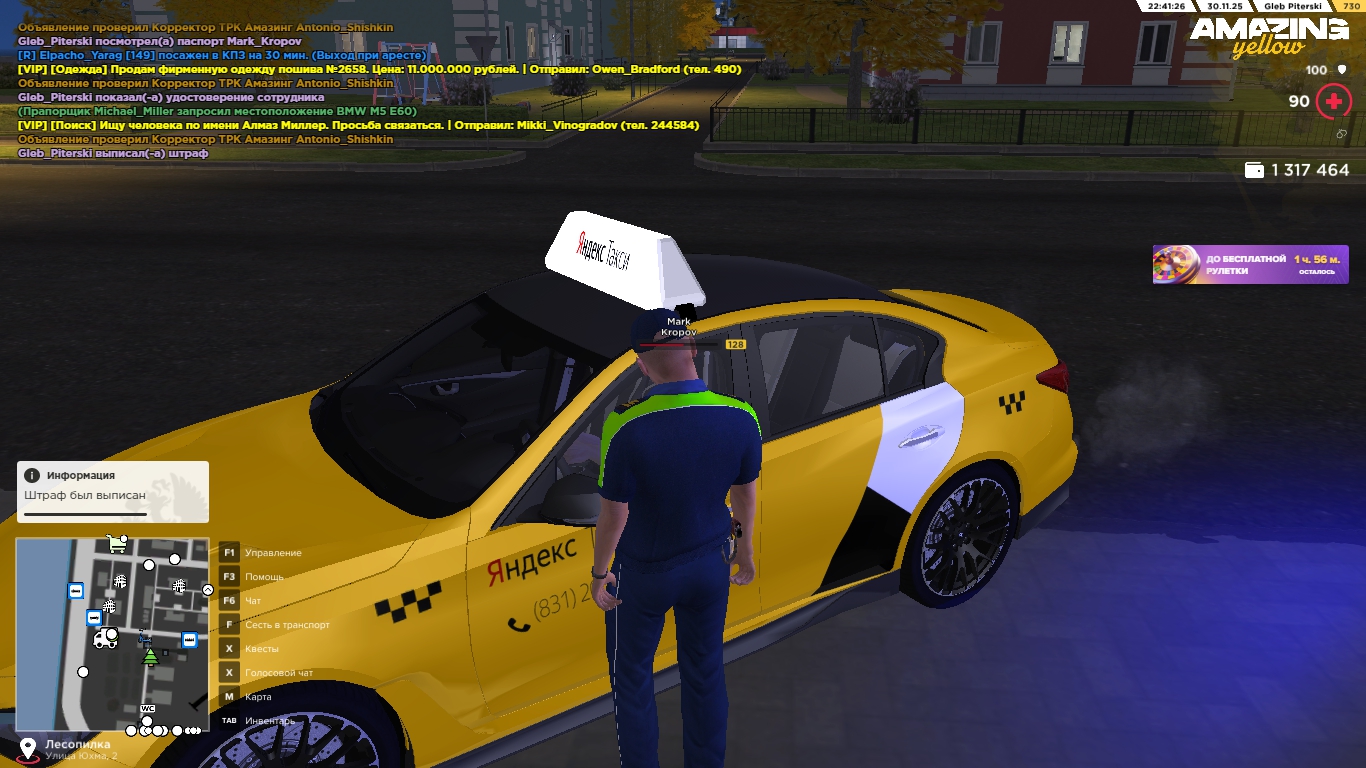Click the Лесопилка location pin

(28, 749)
